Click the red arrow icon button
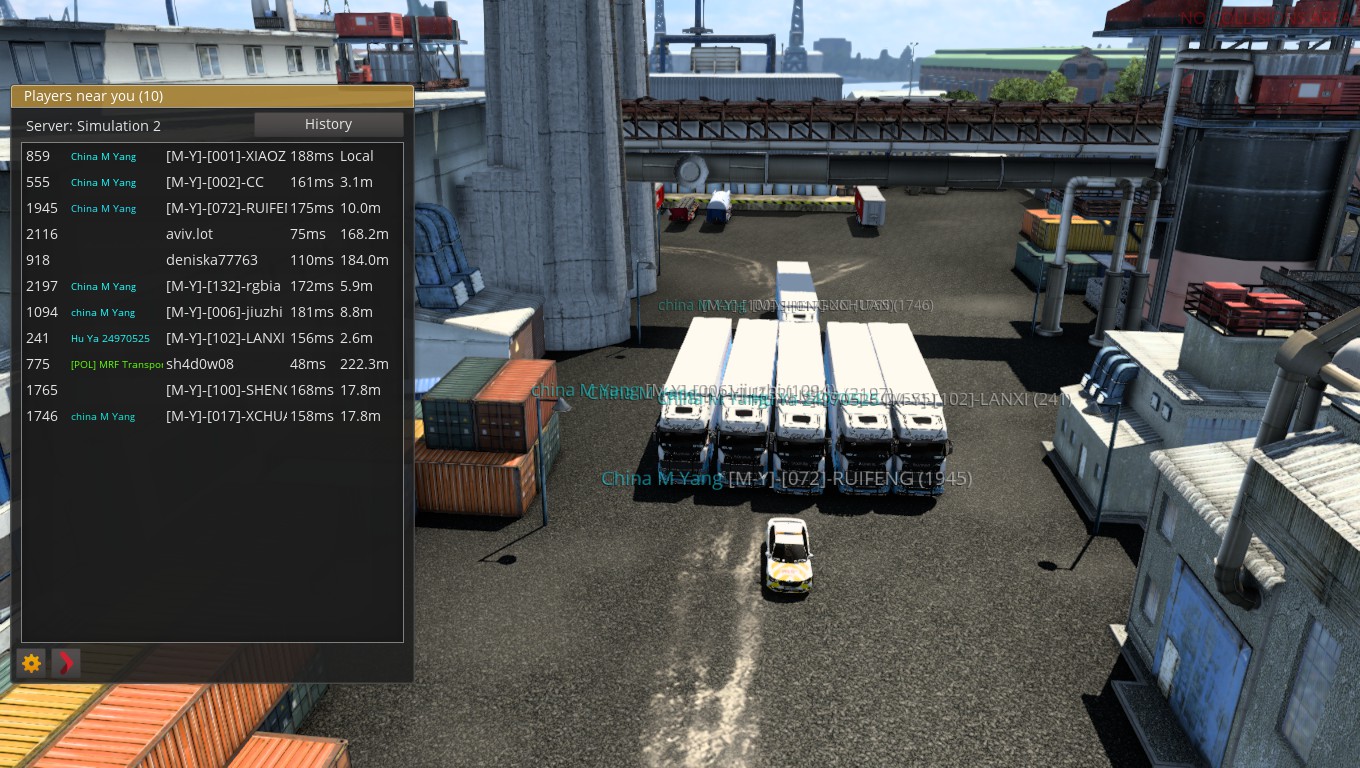The image size is (1360, 768). [x=66, y=663]
